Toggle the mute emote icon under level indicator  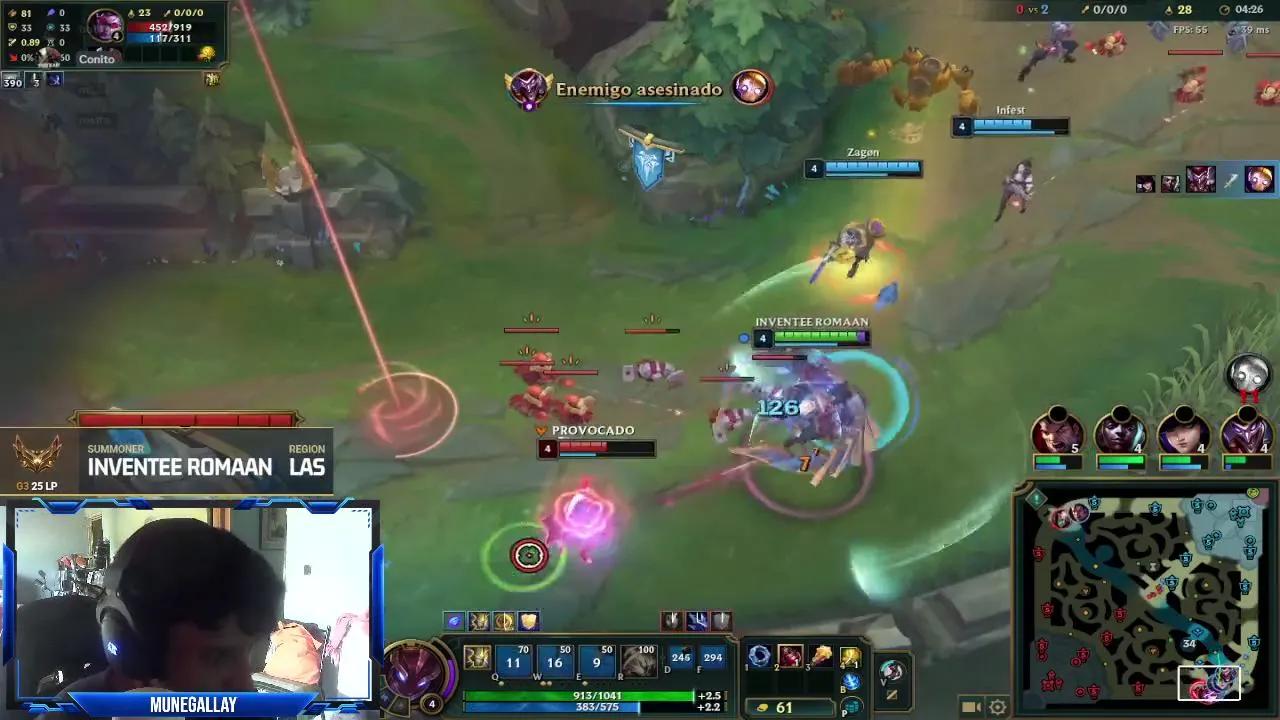pos(891,695)
